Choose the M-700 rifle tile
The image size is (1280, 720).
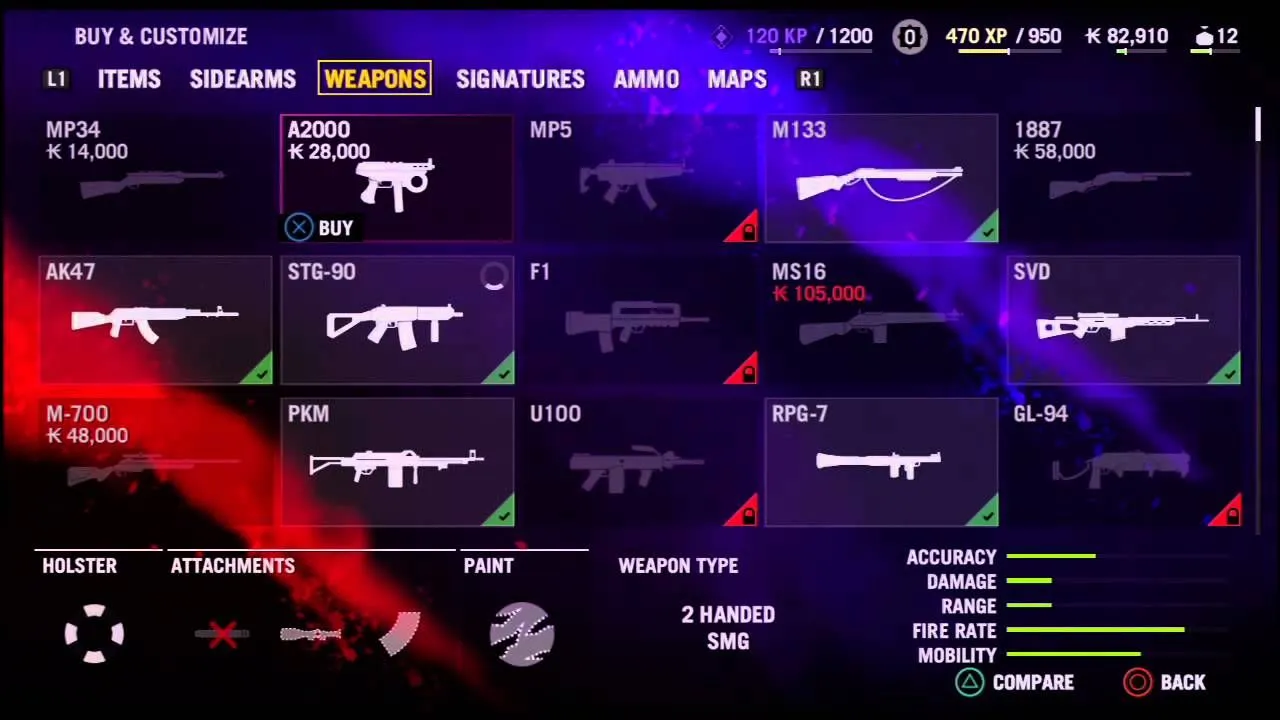tap(154, 462)
